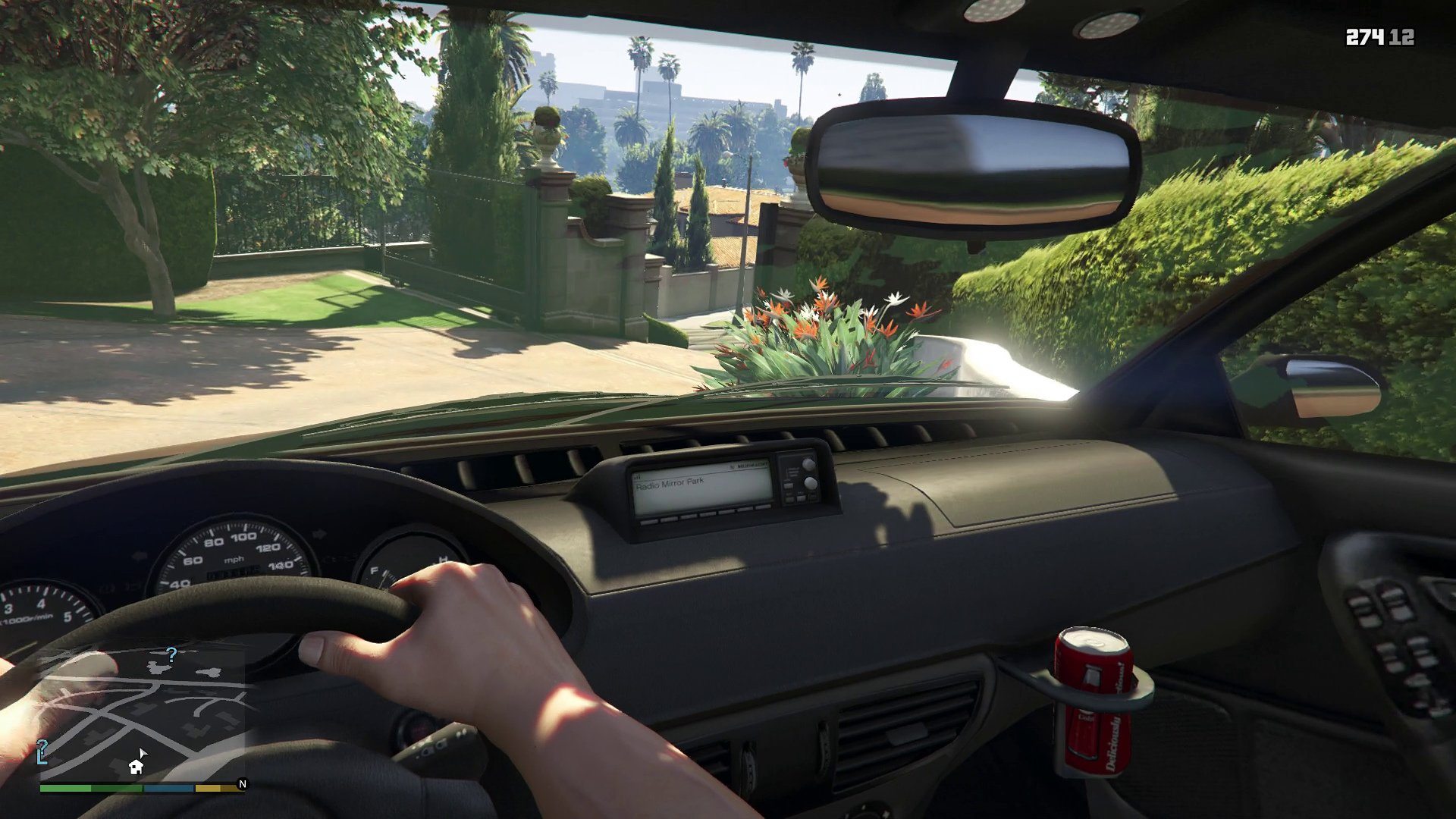
Task: Select the blue question mark blip near minimap top
Action: [x=172, y=655]
